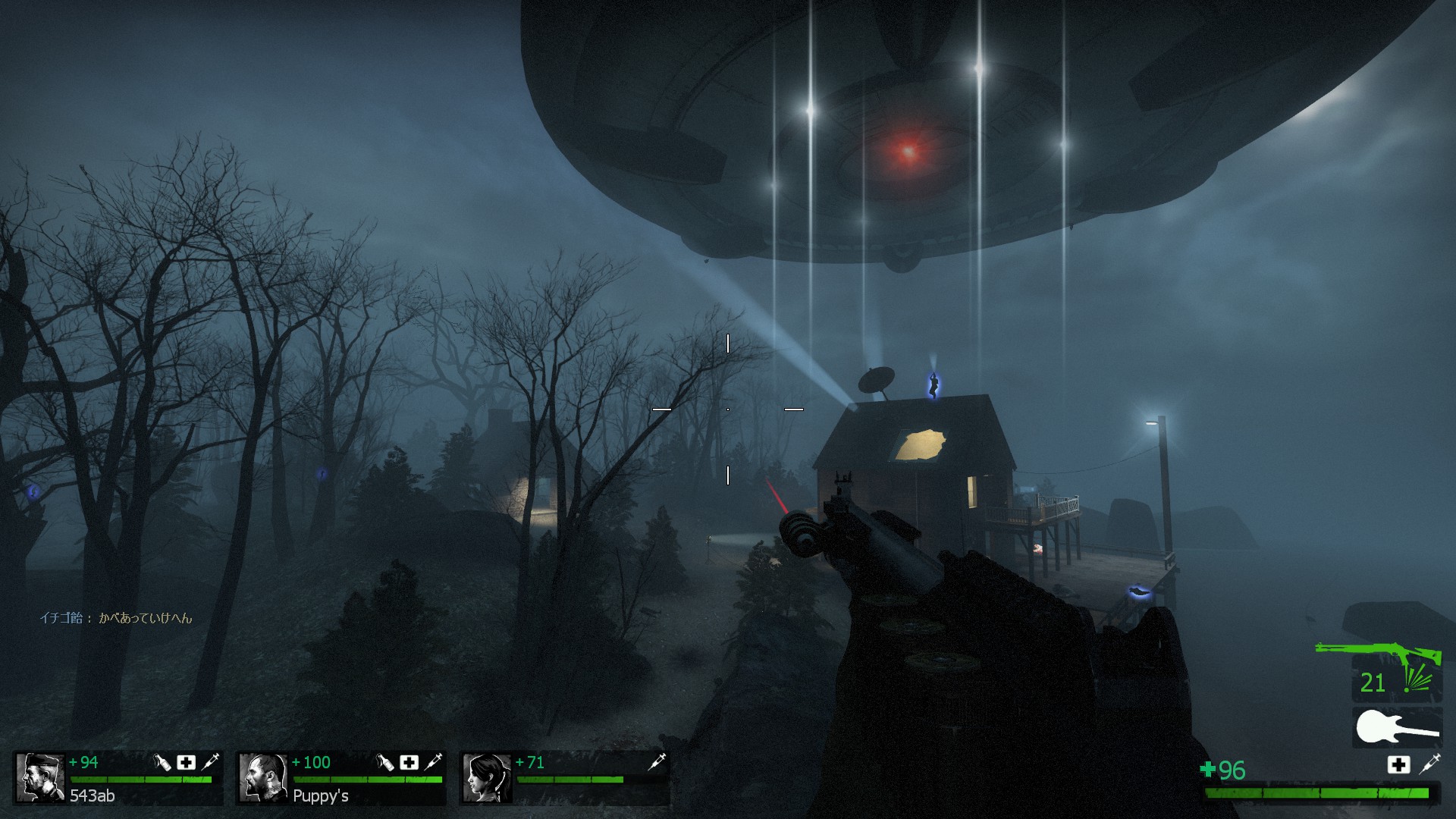Click Puppy's first aid kit icon
1456x819 pixels.
[x=409, y=762]
